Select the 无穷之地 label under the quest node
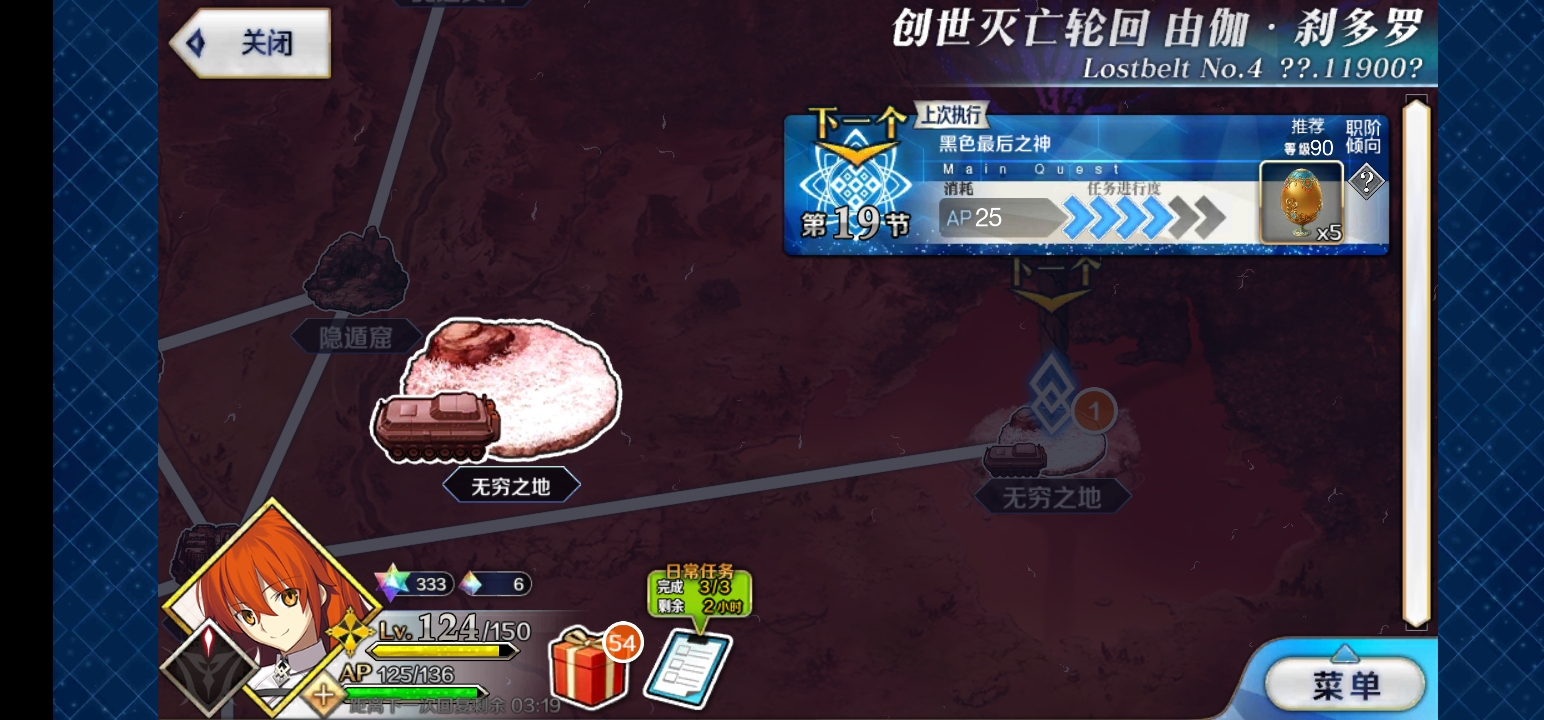 pos(1051,497)
